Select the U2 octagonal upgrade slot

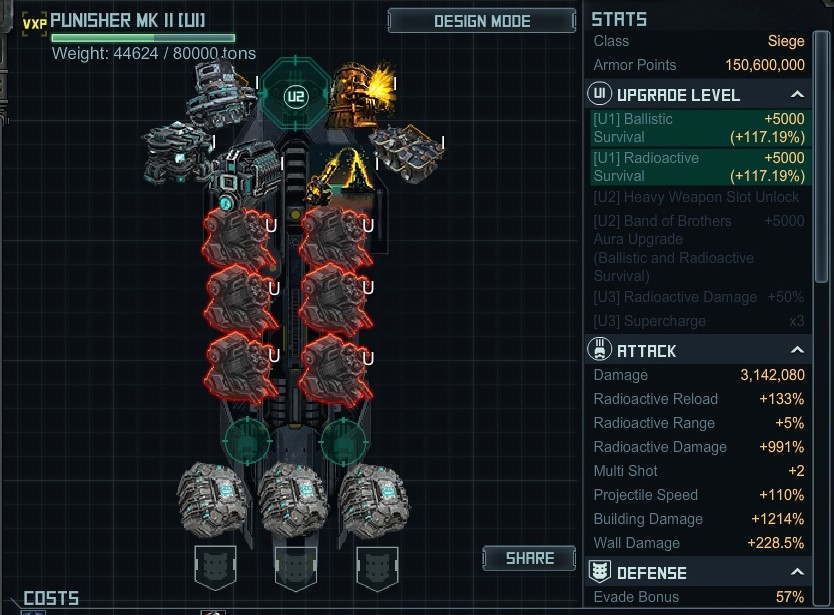(295, 97)
